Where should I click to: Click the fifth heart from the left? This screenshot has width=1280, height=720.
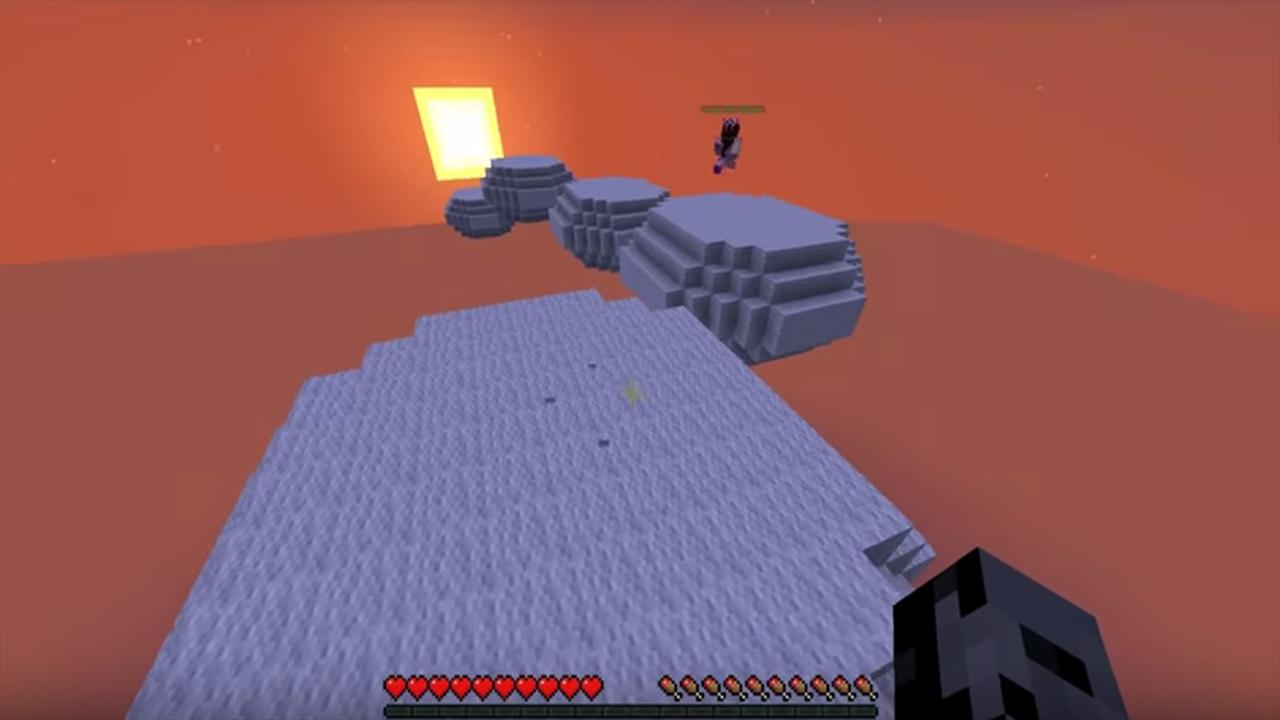coord(480,687)
